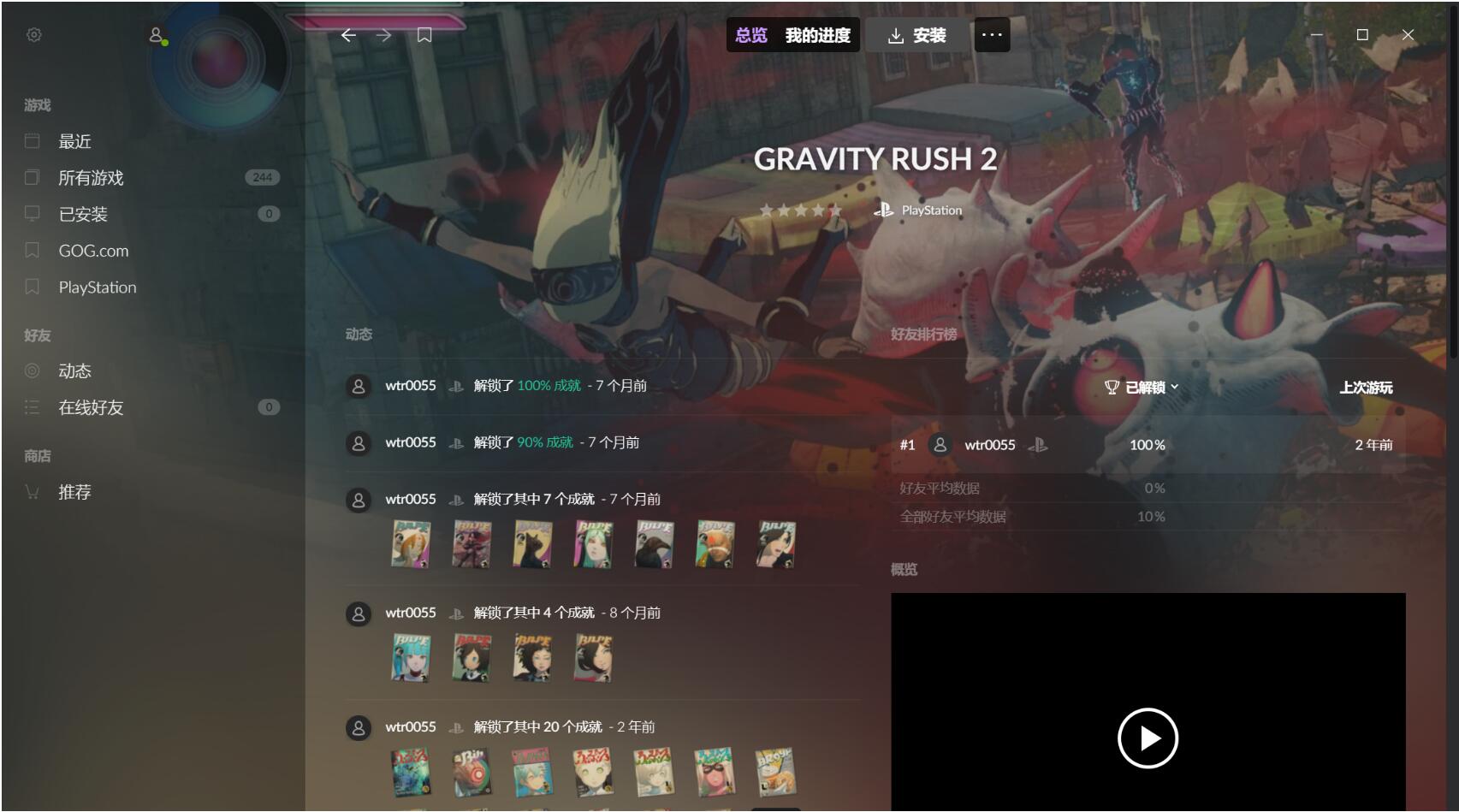View 在线好友 list
Image resolution: width=1459 pixels, height=812 pixels.
(x=91, y=407)
